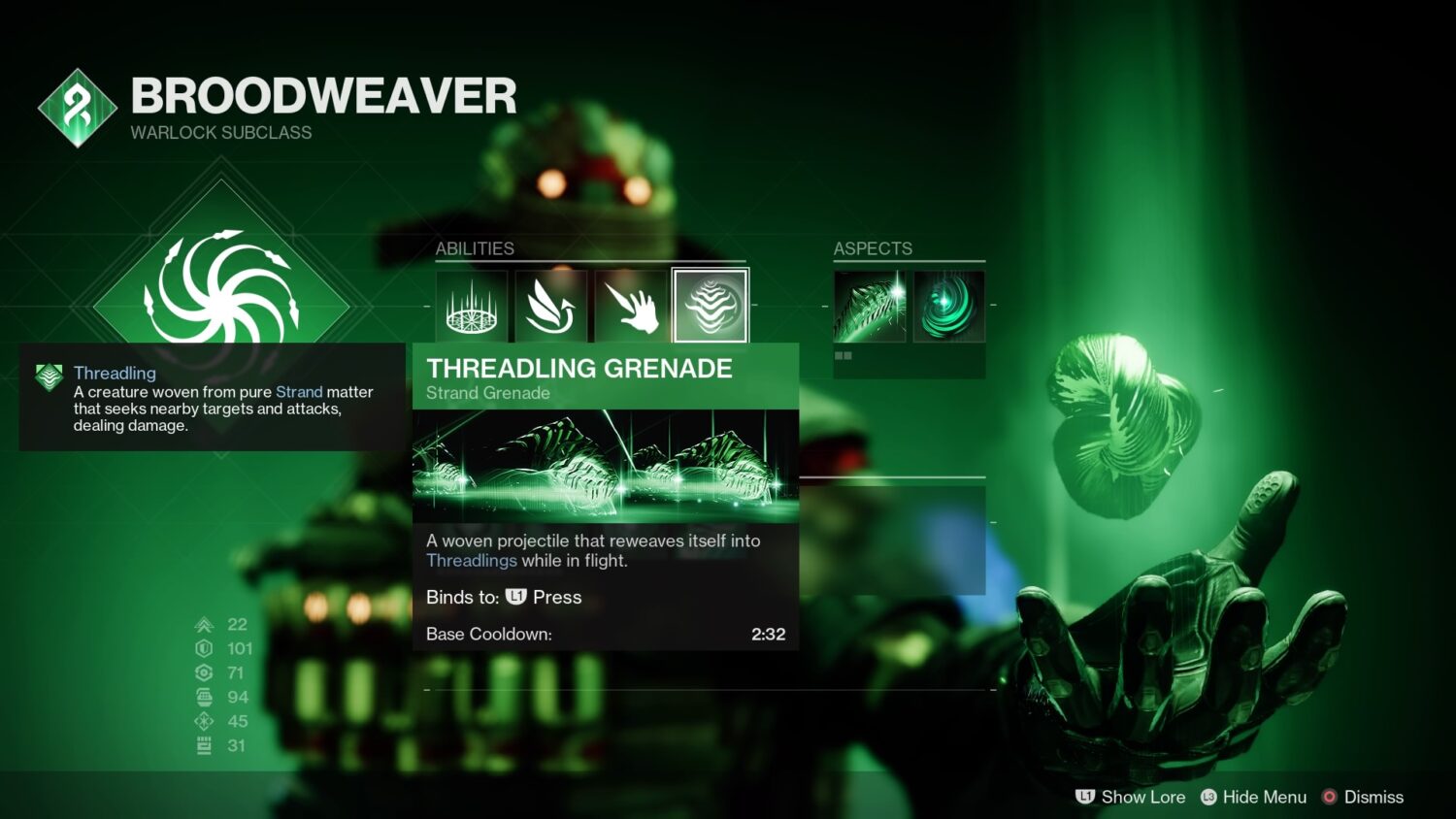Image resolution: width=1456 pixels, height=819 pixels.
Task: Open the second Aspect slot icon
Action: [x=948, y=306]
